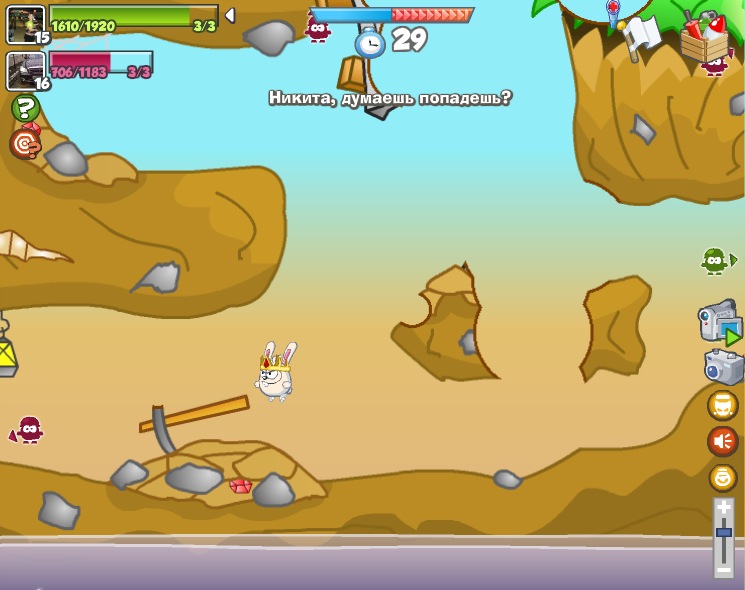Click the target hint button
745x590 pixels.
point(25,144)
